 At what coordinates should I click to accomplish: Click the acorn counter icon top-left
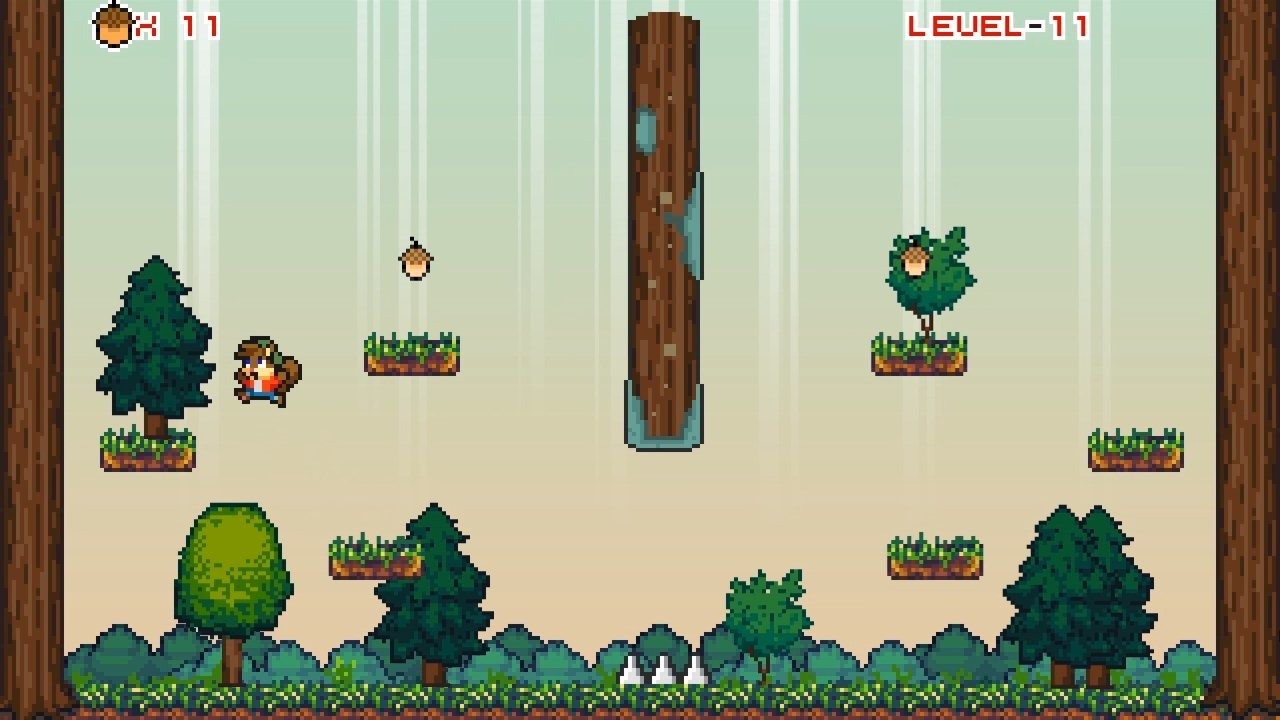[x=113, y=25]
